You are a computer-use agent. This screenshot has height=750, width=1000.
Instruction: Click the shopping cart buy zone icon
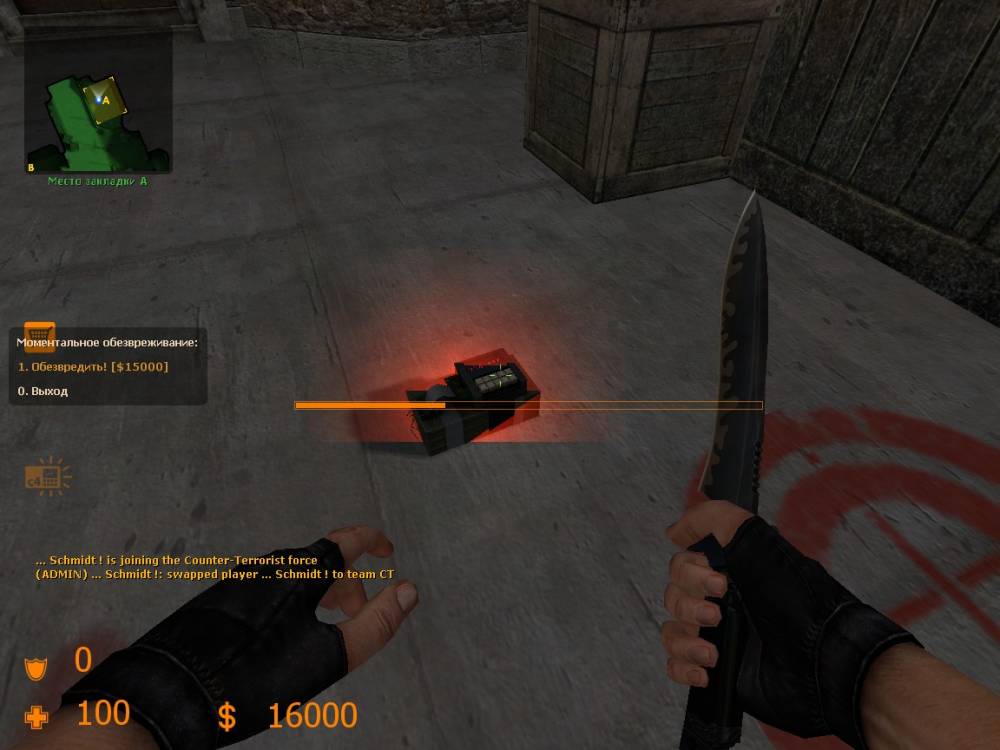click(x=39, y=334)
